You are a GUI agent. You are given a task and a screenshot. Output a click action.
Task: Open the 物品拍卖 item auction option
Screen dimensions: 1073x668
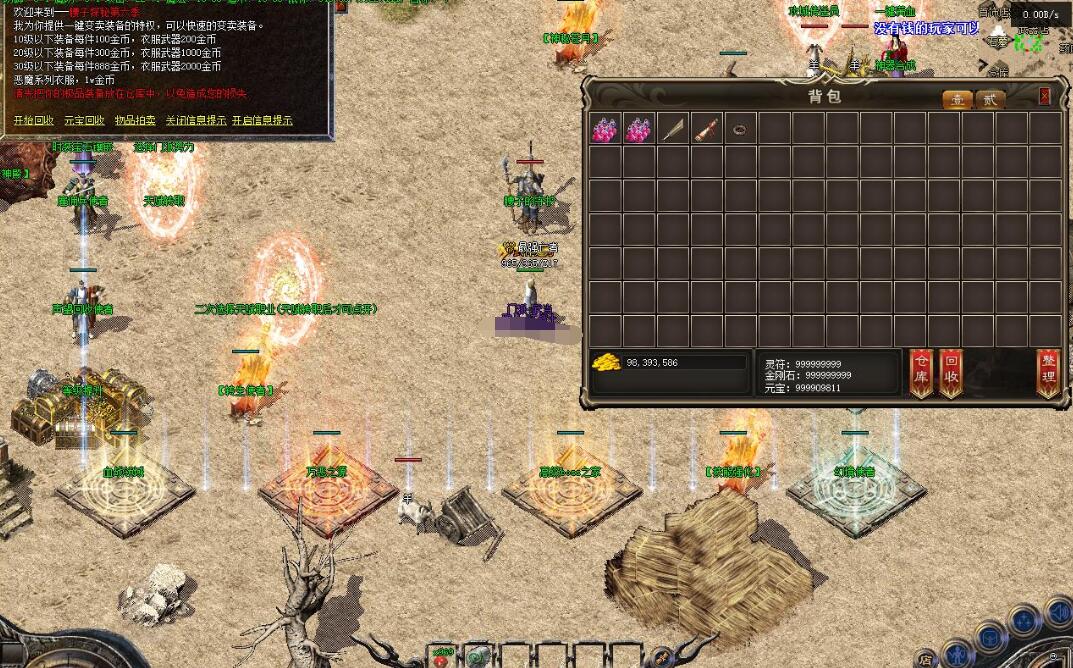point(135,120)
